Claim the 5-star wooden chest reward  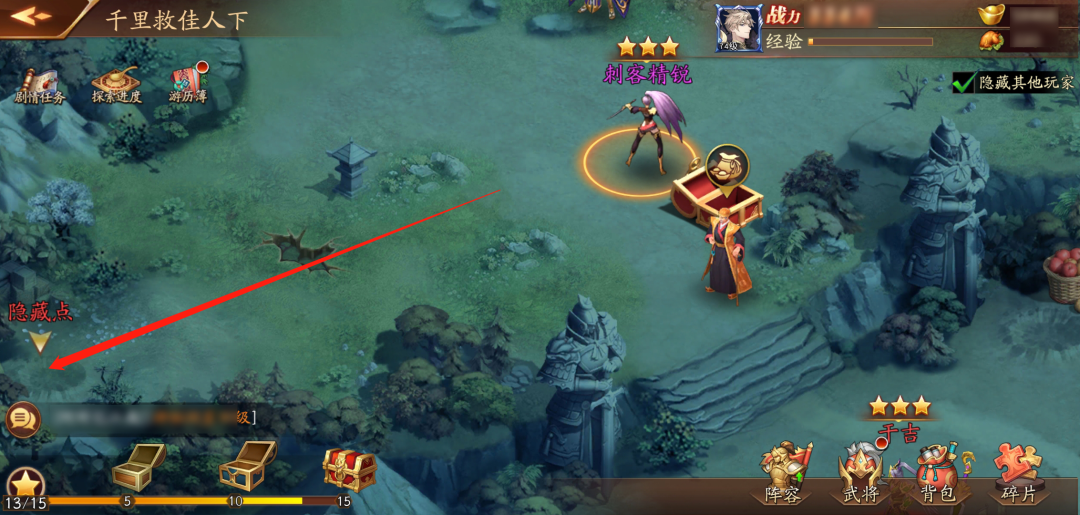[138, 466]
